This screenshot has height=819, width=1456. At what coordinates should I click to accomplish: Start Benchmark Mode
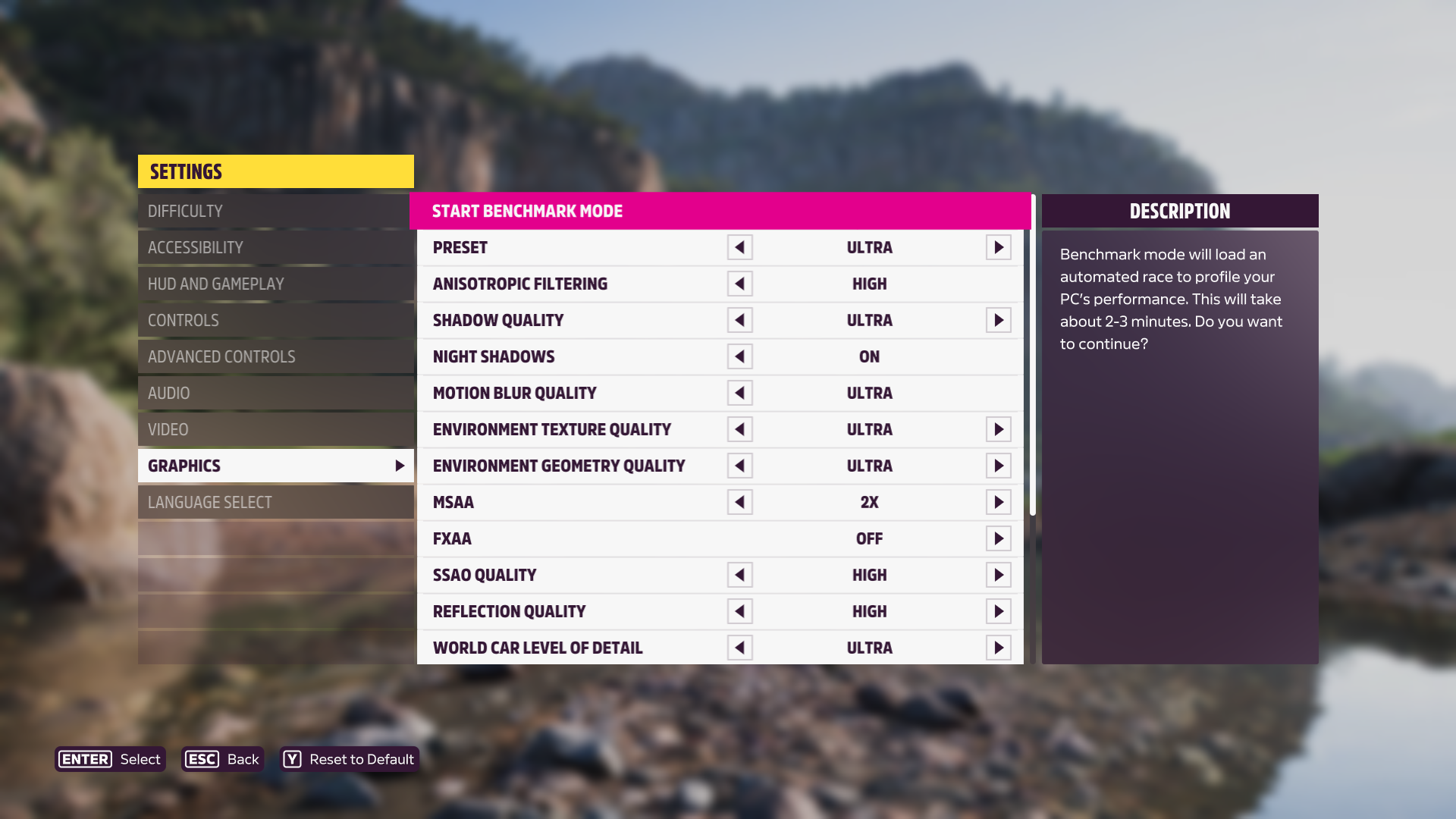coord(719,211)
